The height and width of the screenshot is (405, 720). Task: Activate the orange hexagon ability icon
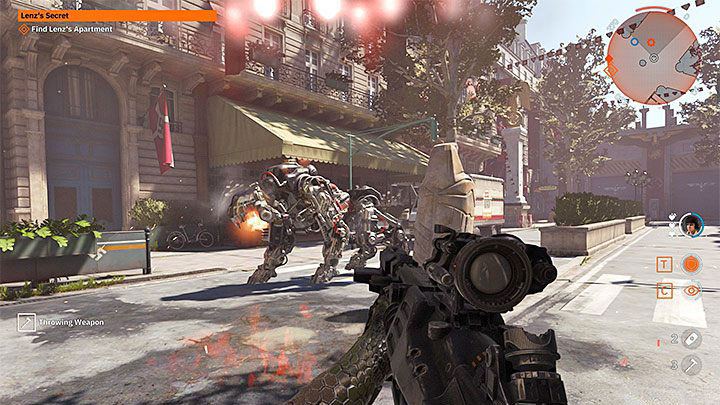tap(691, 264)
